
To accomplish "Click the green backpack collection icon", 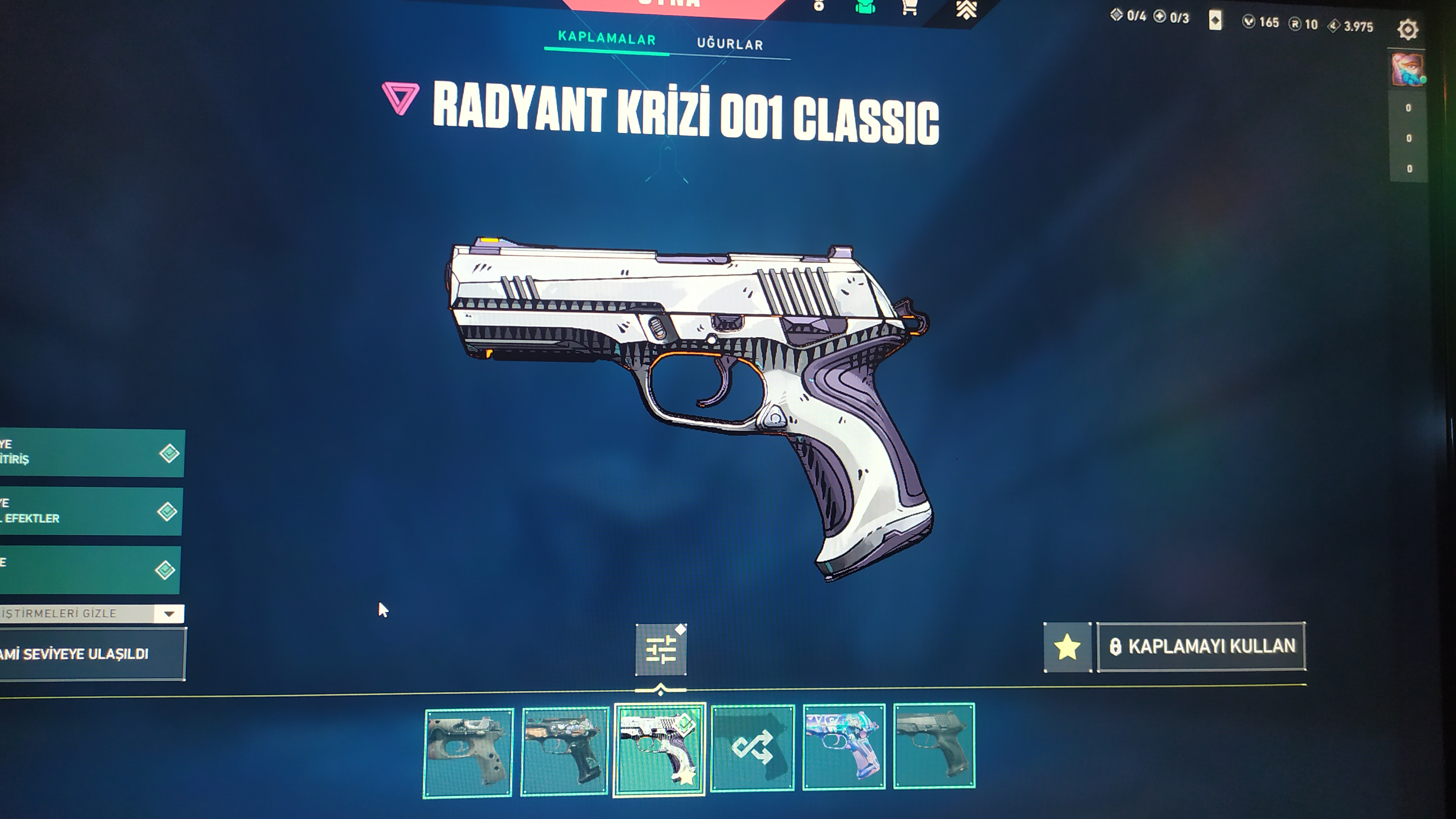I will [x=865, y=7].
